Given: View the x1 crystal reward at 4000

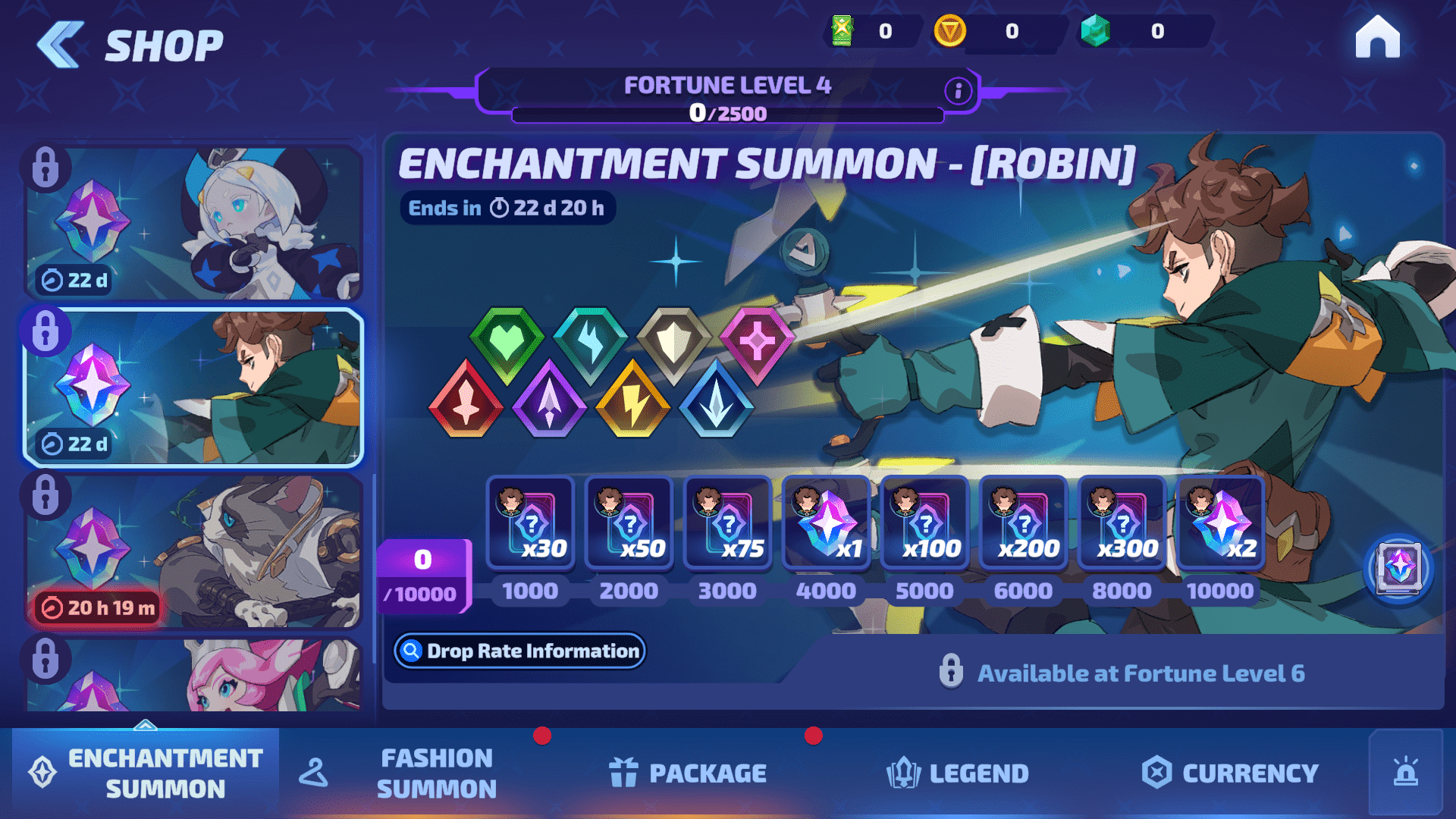Looking at the screenshot, I should pos(827,523).
